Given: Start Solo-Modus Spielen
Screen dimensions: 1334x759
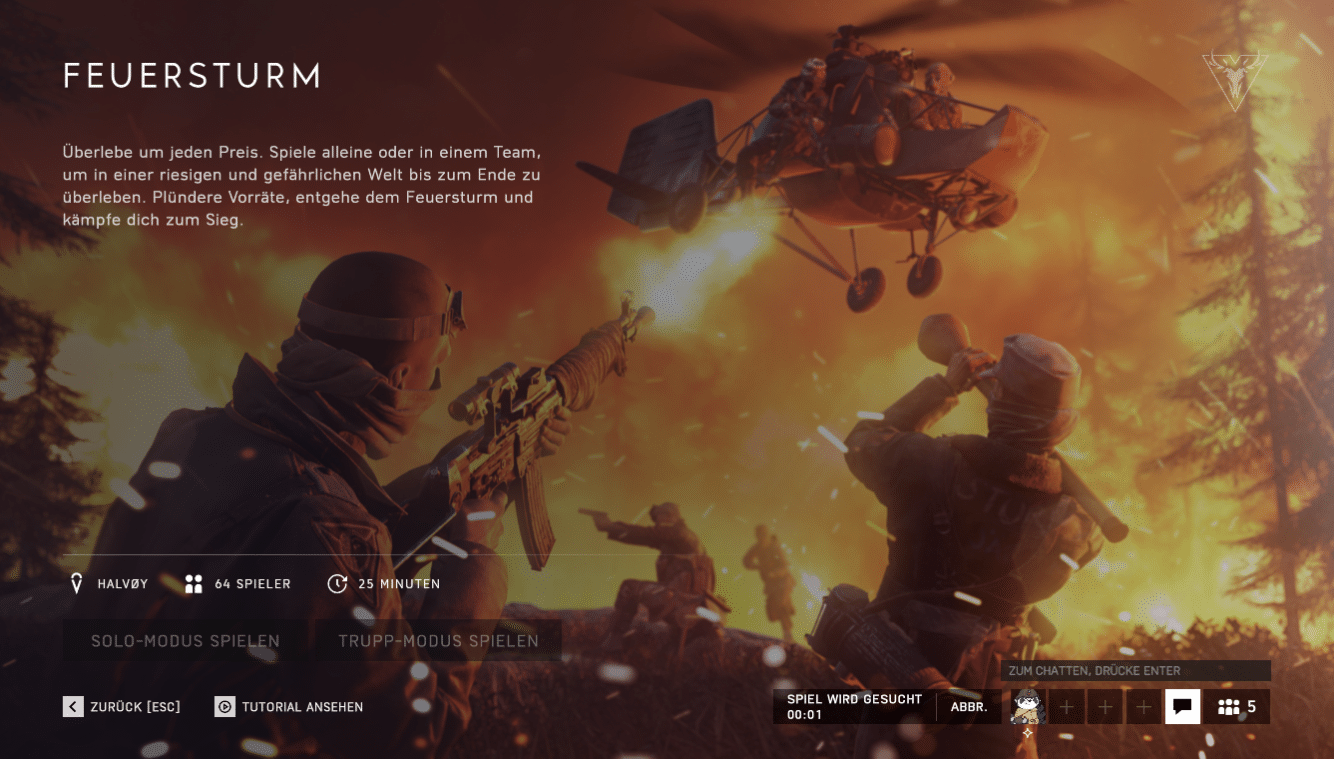Looking at the screenshot, I should point(185,641).
